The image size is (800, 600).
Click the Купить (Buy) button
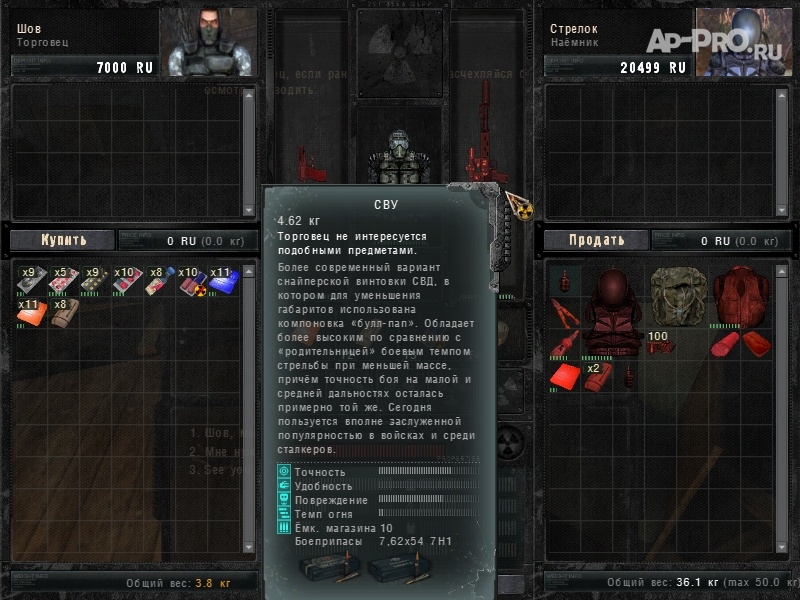[63, 240]
